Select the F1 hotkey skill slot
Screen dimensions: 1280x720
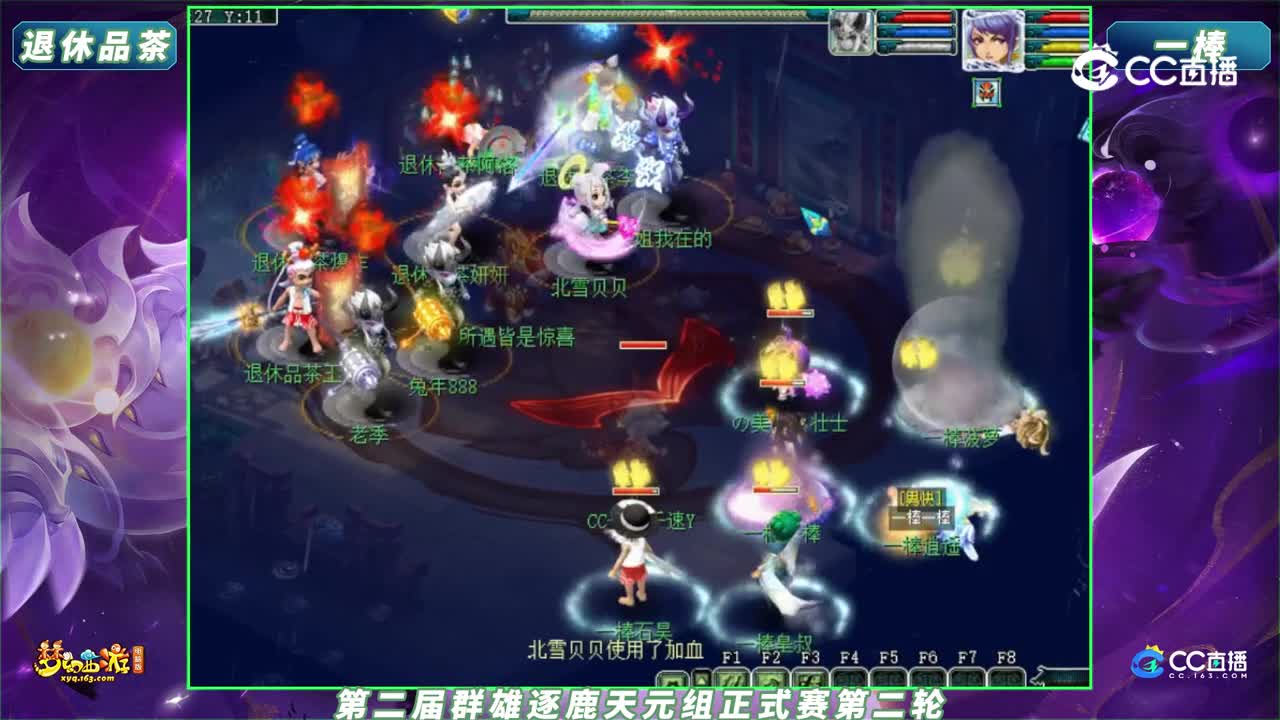pos(733,676)
